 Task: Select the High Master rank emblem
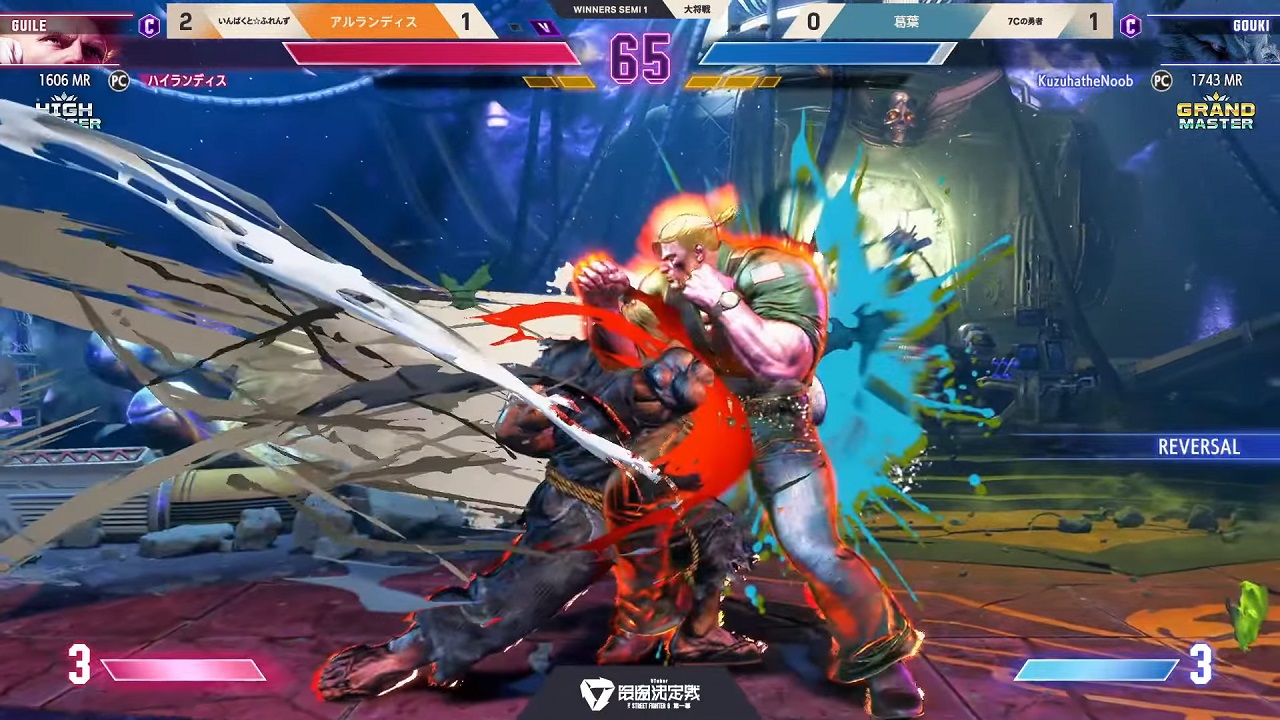click(67, 113)
